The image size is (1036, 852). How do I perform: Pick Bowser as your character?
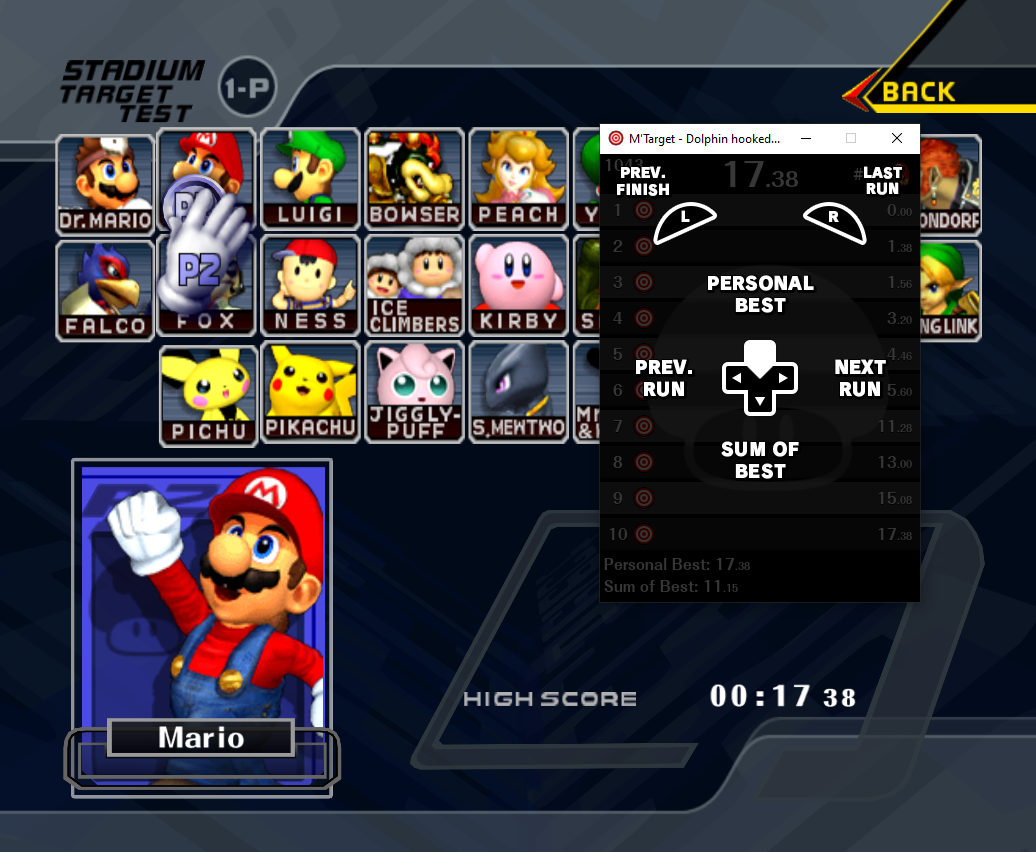(414, 179)
